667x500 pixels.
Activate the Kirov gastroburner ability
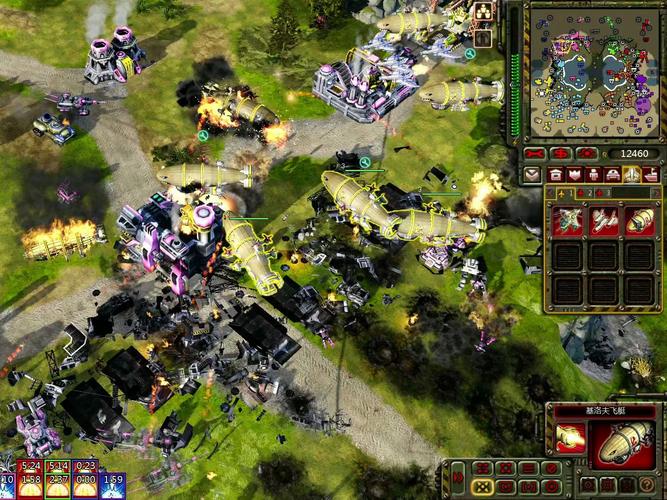click(573, 437)
